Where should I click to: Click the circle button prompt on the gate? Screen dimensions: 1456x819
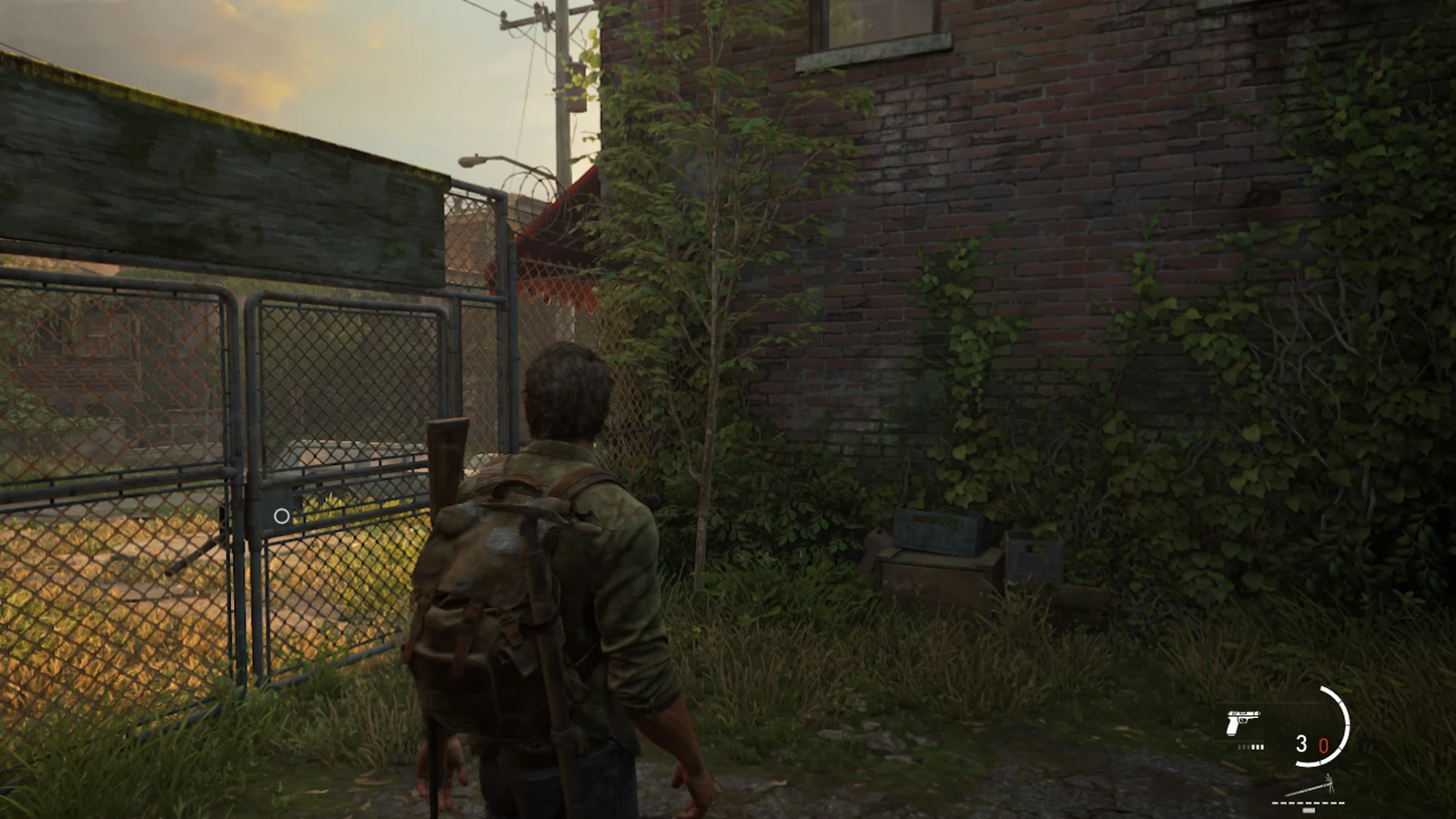coord(283,516)
